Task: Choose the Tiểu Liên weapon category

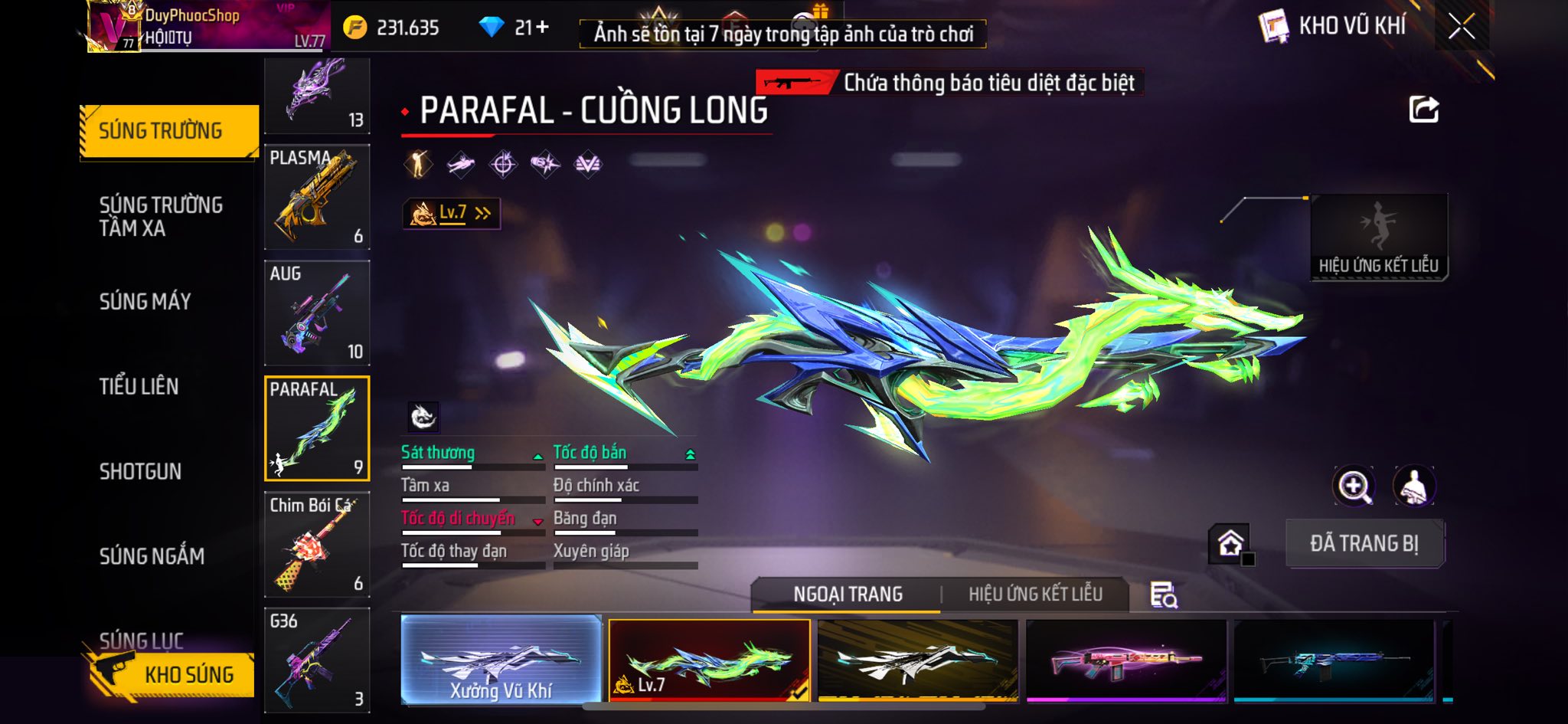Action: tap(139, 387)
